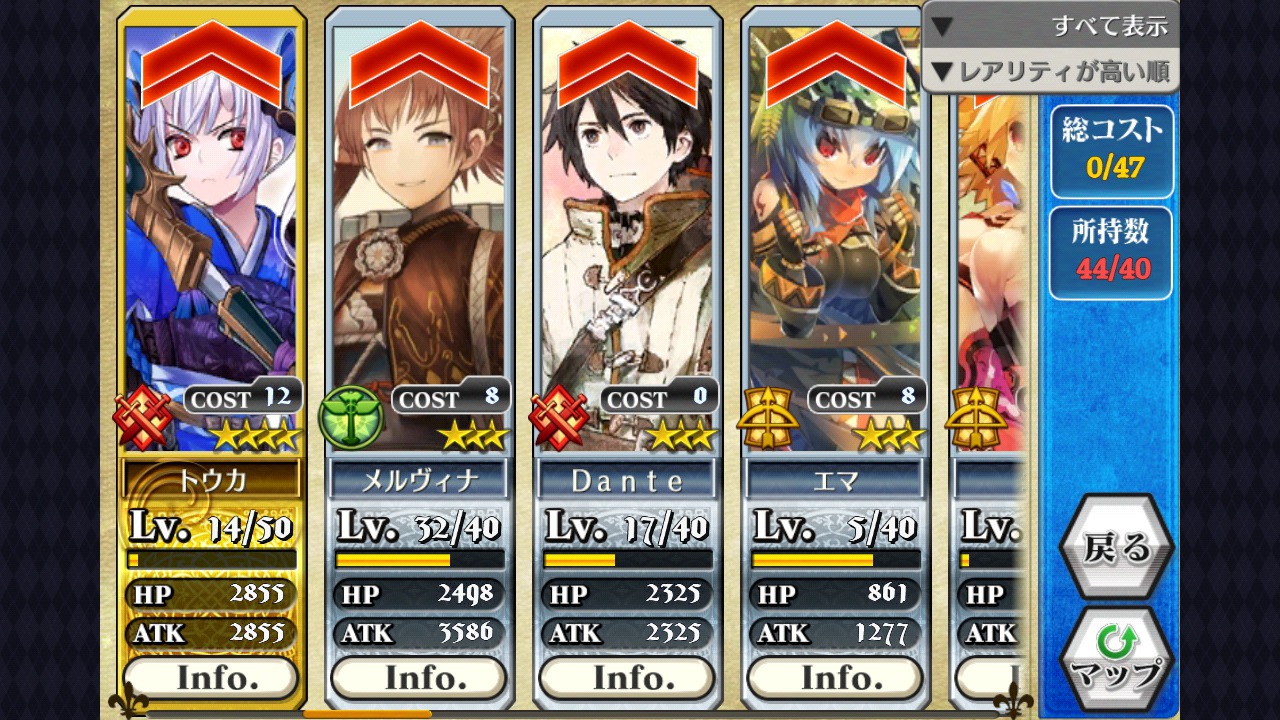
Task: Choose the Dante character card
Action: [627, 250]
